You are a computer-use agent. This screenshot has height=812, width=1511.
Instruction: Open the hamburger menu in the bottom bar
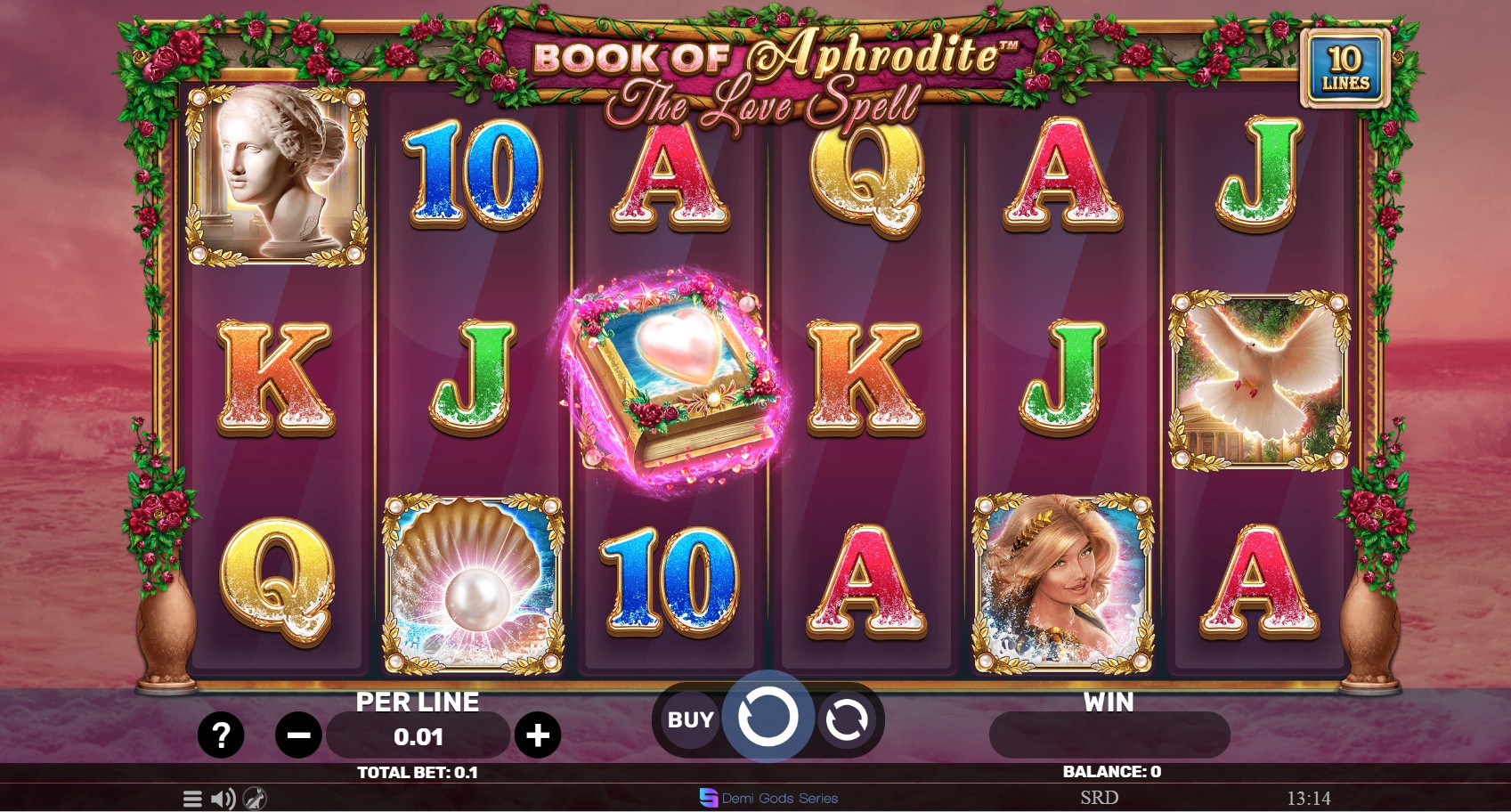point(191,798)
